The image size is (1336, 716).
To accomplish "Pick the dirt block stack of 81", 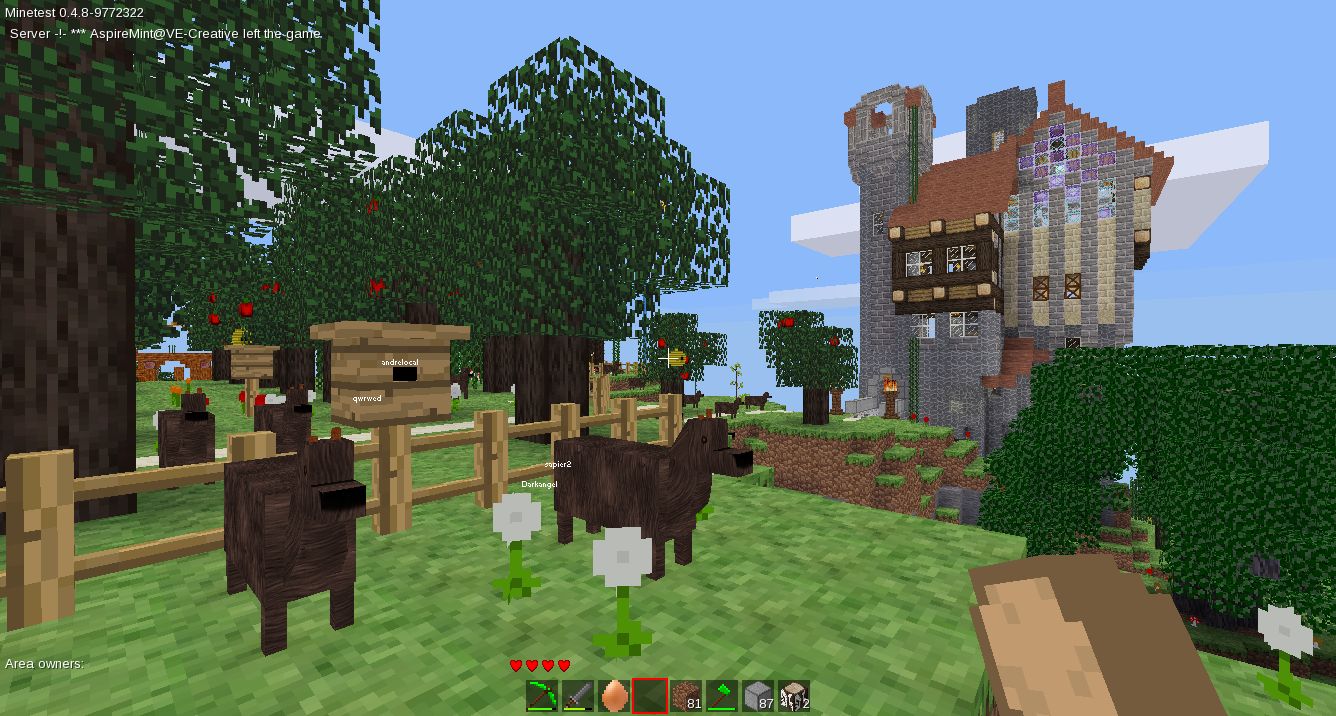I will 686,695.
